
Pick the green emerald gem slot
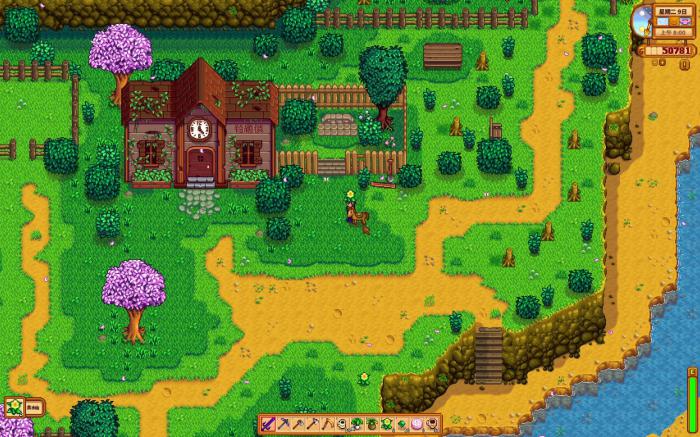tap(401, 424)
